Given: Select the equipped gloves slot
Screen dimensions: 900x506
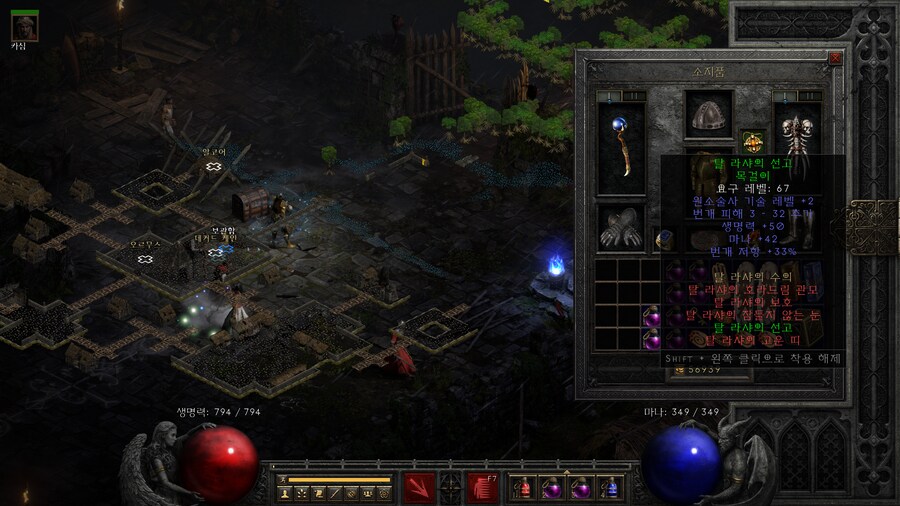Looking at the screenshot, I should point(621,228).
